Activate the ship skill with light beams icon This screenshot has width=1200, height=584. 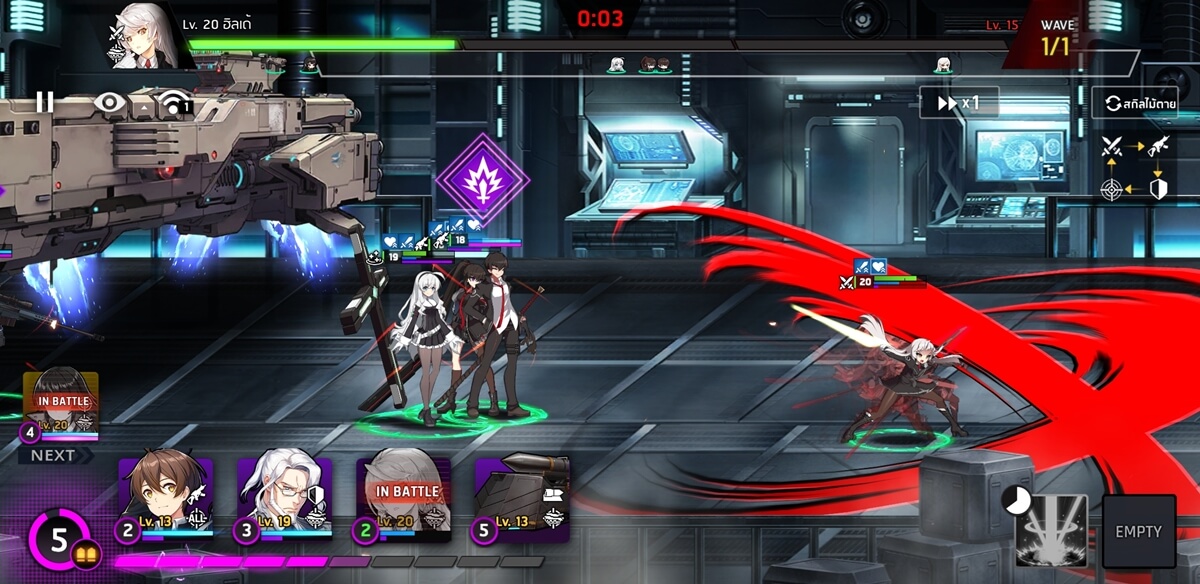(x=1051, y=531)
